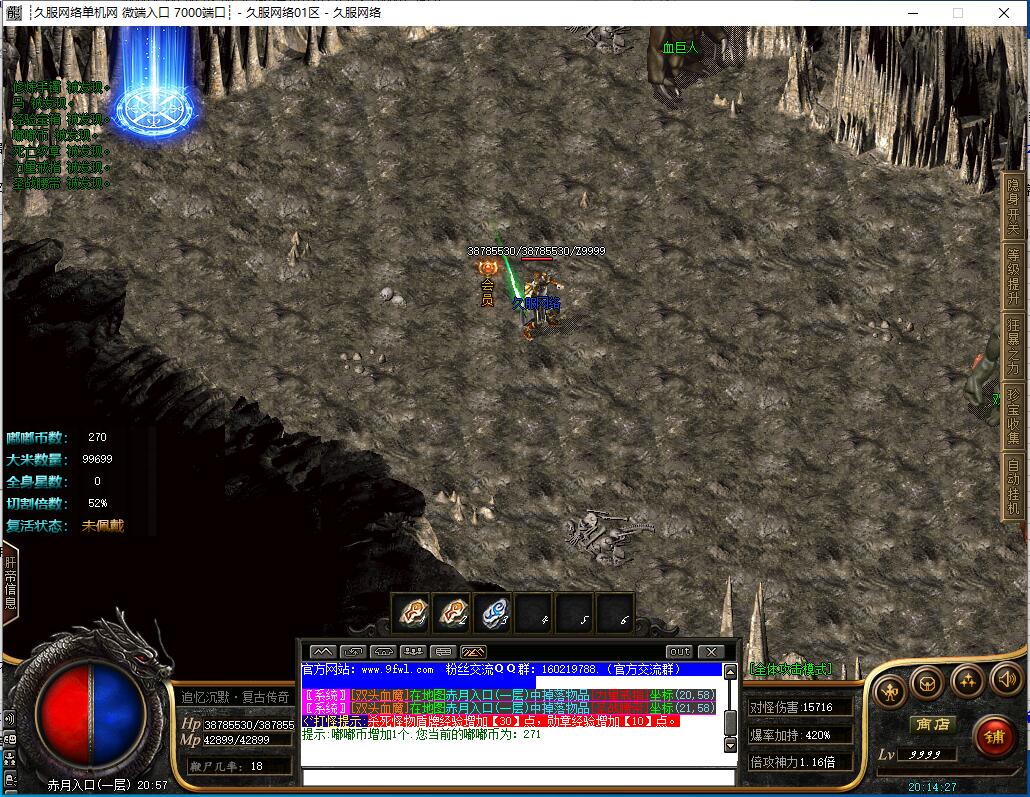Activate the 狂暴之力 side button
Screen dimensions: 1030x797
1013,345
